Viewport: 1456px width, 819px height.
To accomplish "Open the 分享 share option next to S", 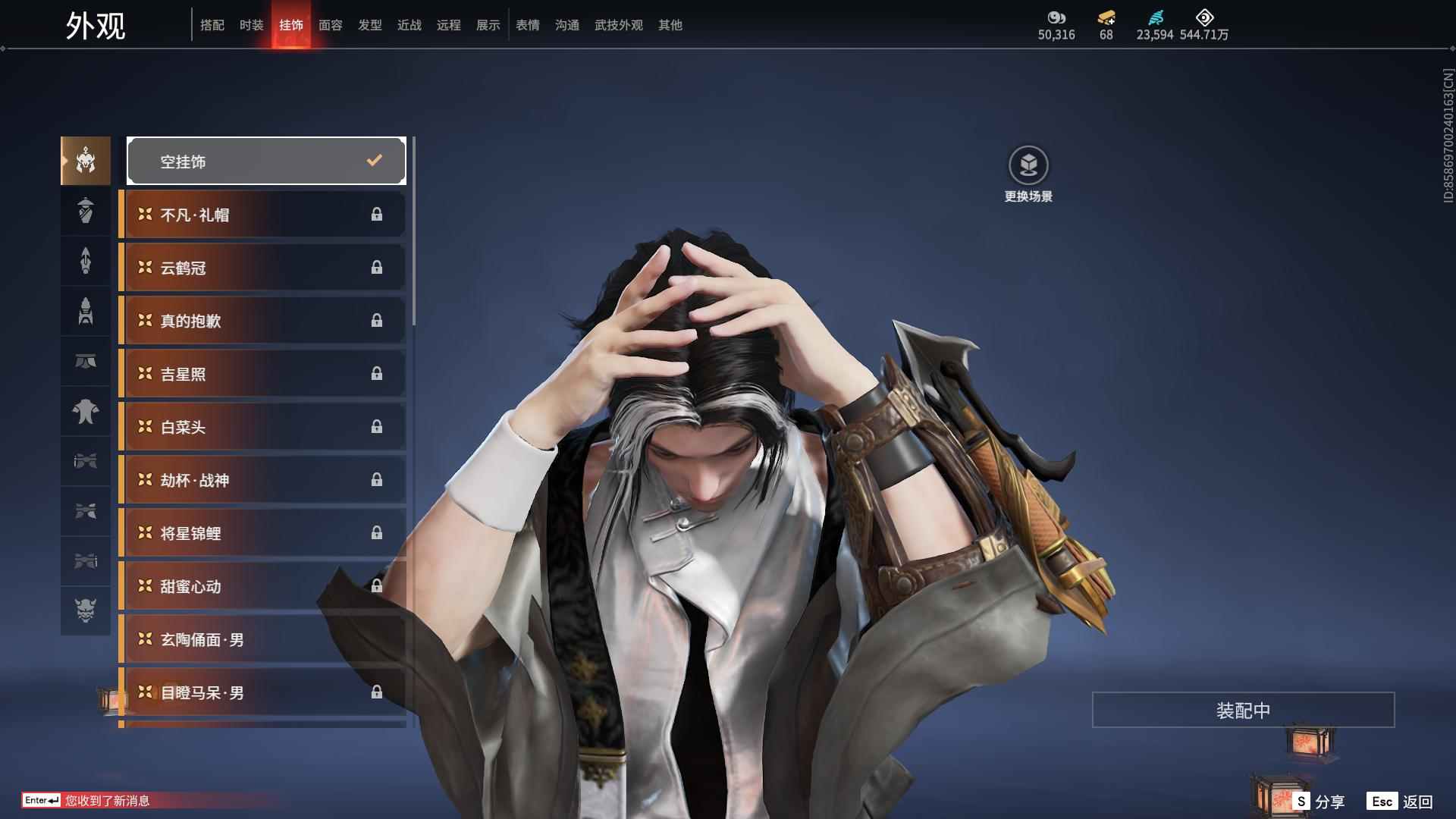I will 1332,800.
